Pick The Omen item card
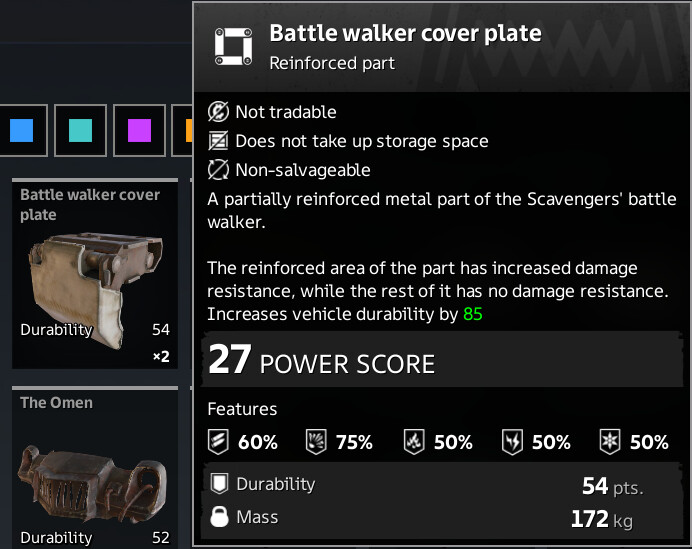 (95, 470)
